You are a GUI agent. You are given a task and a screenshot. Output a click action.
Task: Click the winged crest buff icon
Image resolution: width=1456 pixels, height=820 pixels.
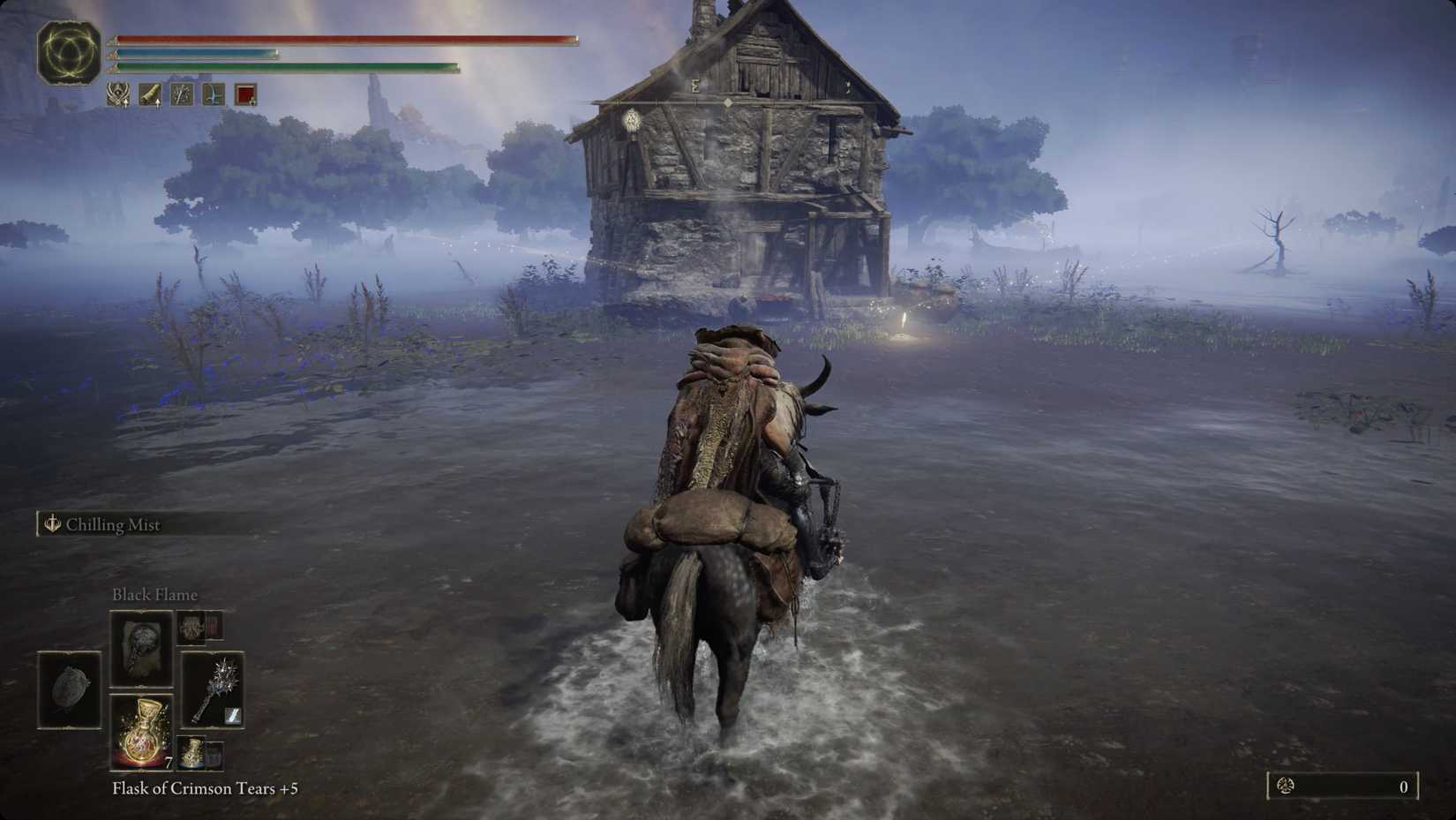pyautogui.click(x=117, y=94)
